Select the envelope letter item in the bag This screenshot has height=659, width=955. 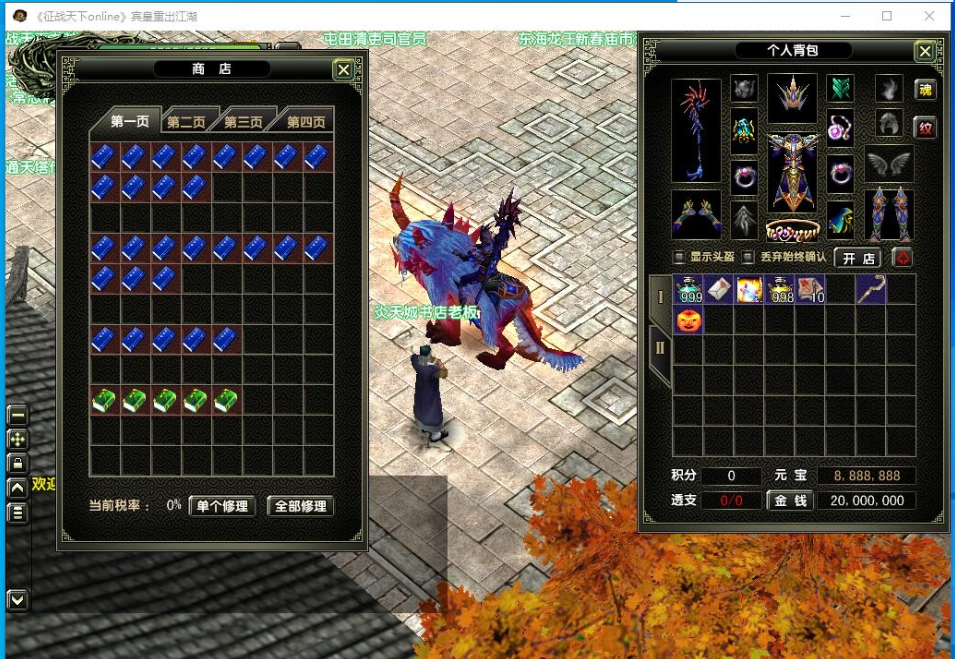pos(718,290)
